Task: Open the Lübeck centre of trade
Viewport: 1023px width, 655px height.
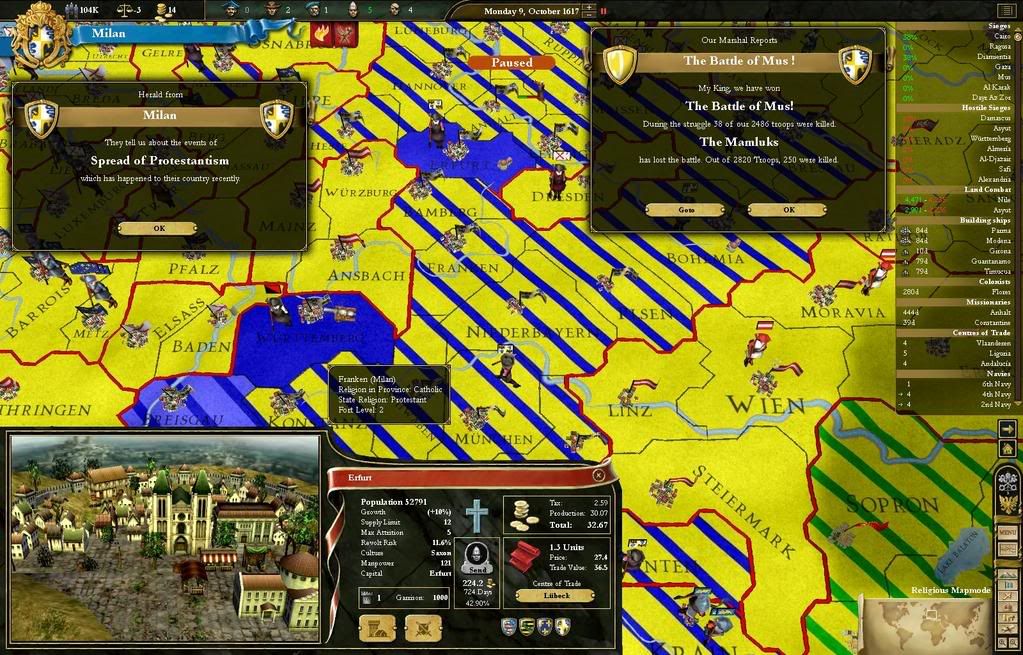Action: tap(558, 596)
